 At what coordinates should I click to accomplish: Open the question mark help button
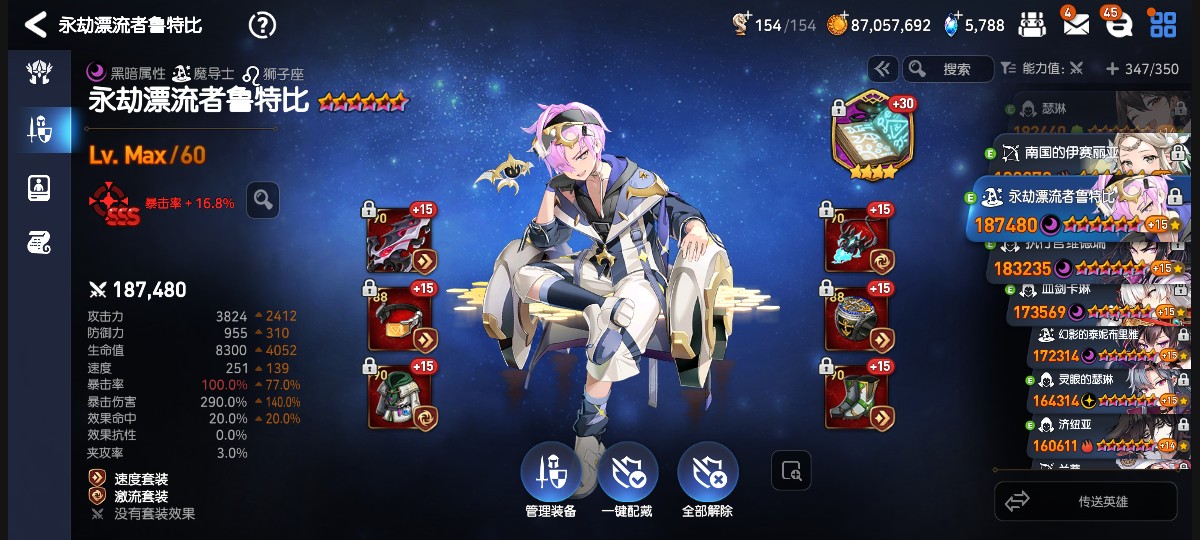262,25
